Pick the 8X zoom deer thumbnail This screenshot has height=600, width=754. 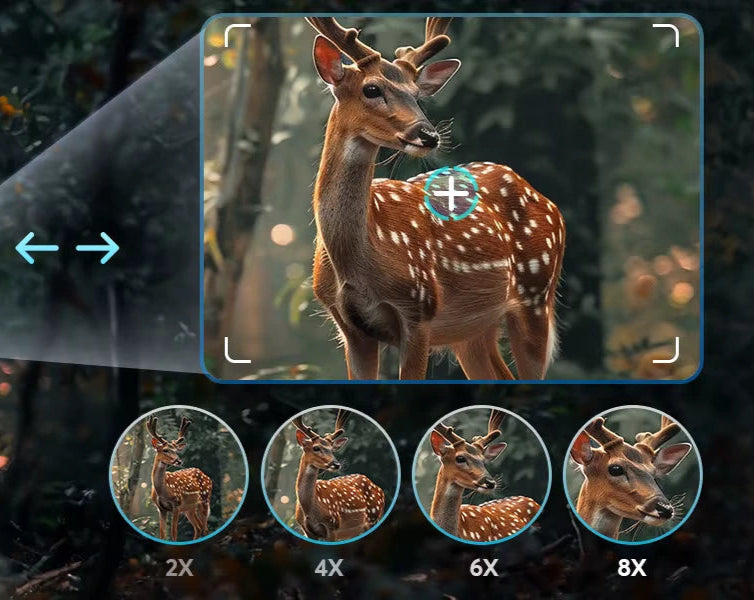click(632, 476)
